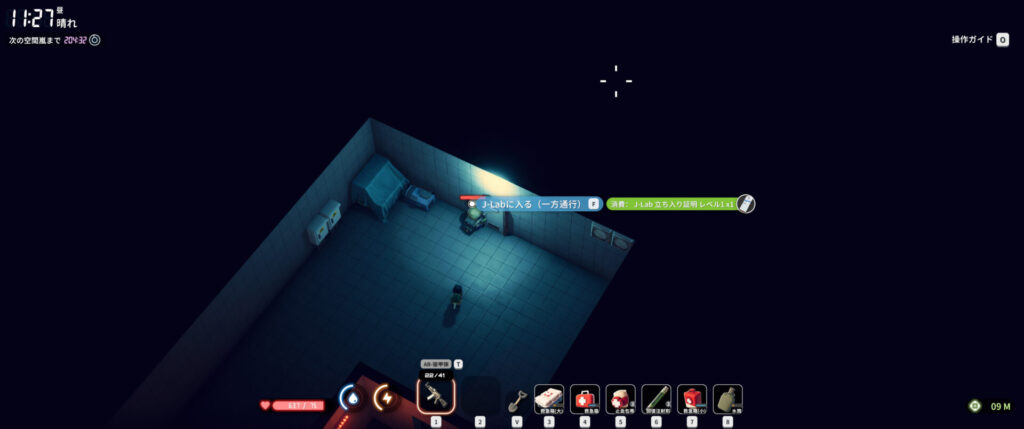Screen dimensions: 1024x429
Task: Select the assault rifle weapon slot
Action: (435, 397)
